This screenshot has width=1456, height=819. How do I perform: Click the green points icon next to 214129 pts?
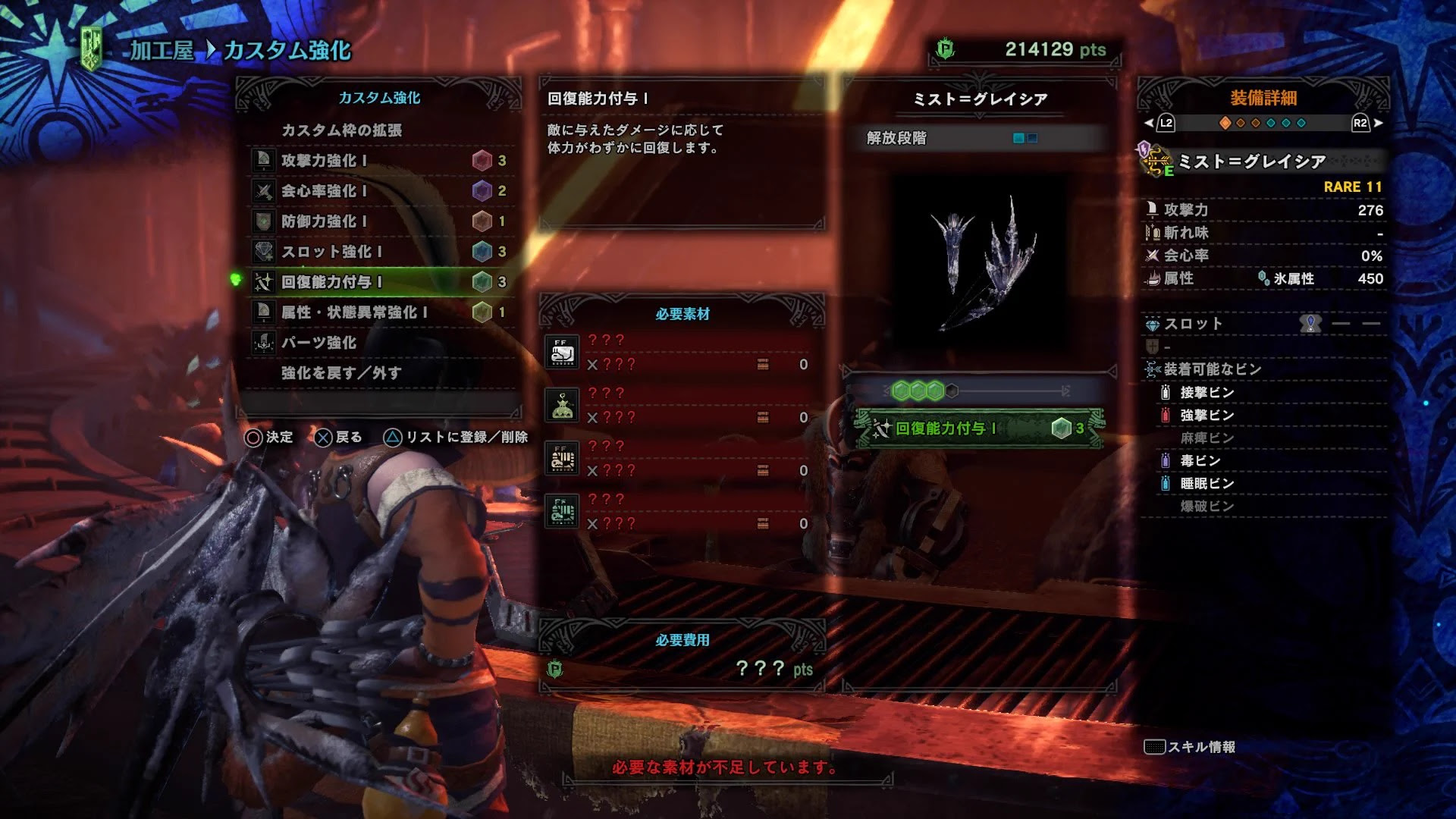(x=943, y=47)
